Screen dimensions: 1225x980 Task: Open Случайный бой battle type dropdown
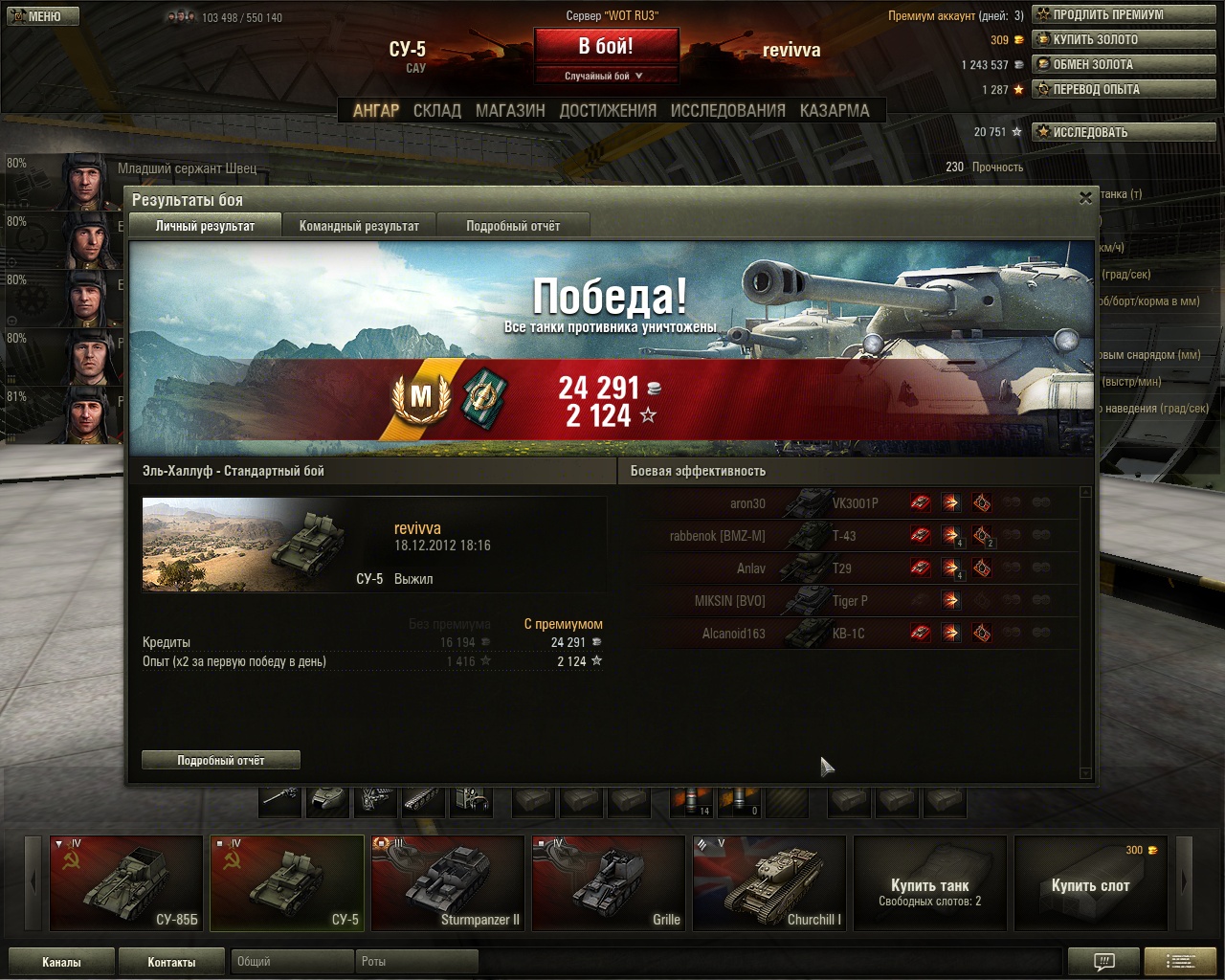pos(606,76)
